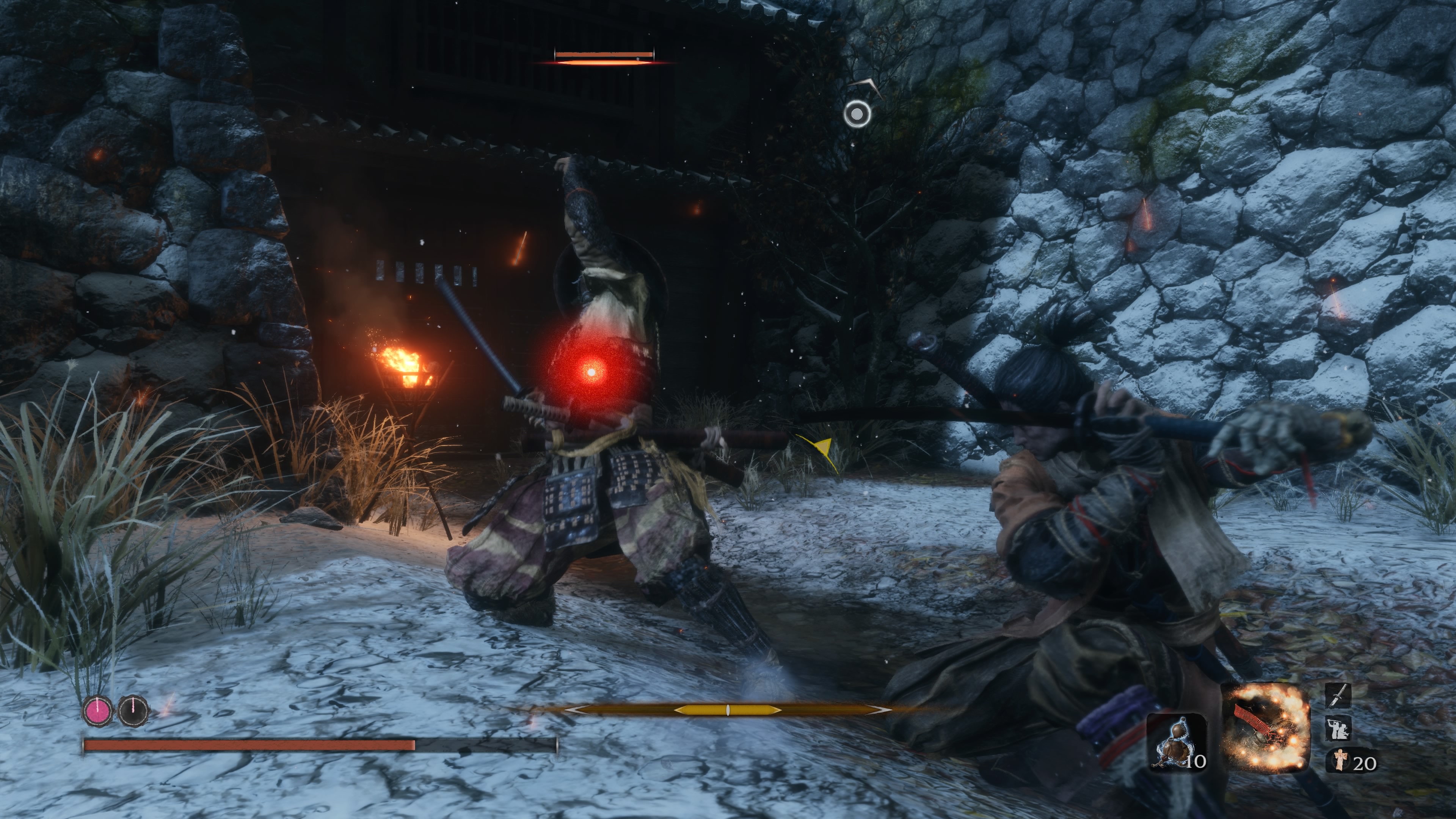The image size is (1456, 819).
Task: Click the empty dark resurrection node
Action: point(133,711)
